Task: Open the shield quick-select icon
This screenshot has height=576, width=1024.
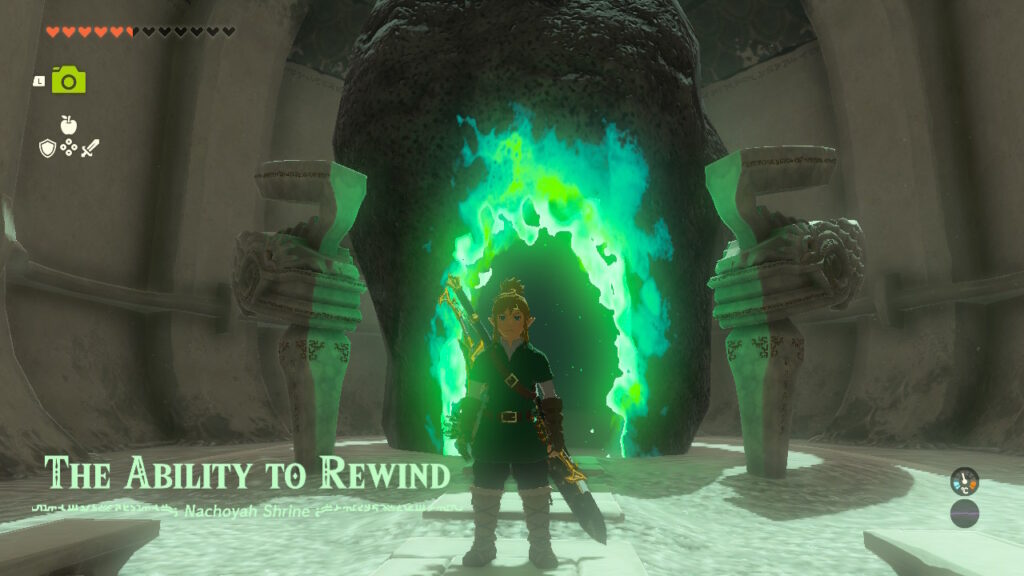Action: [x=46, y=148]
